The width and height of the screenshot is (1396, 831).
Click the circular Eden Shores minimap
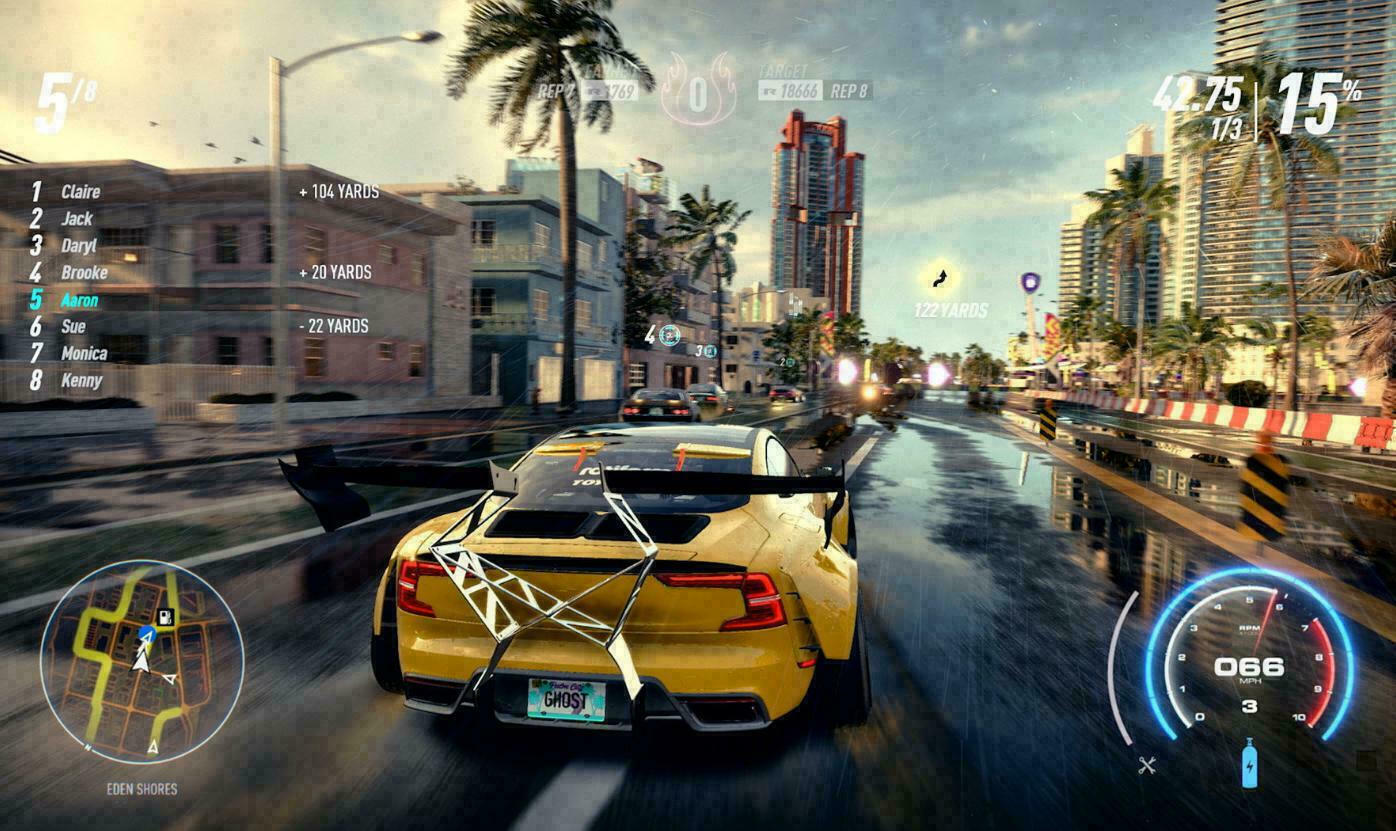tap(142, 661)
